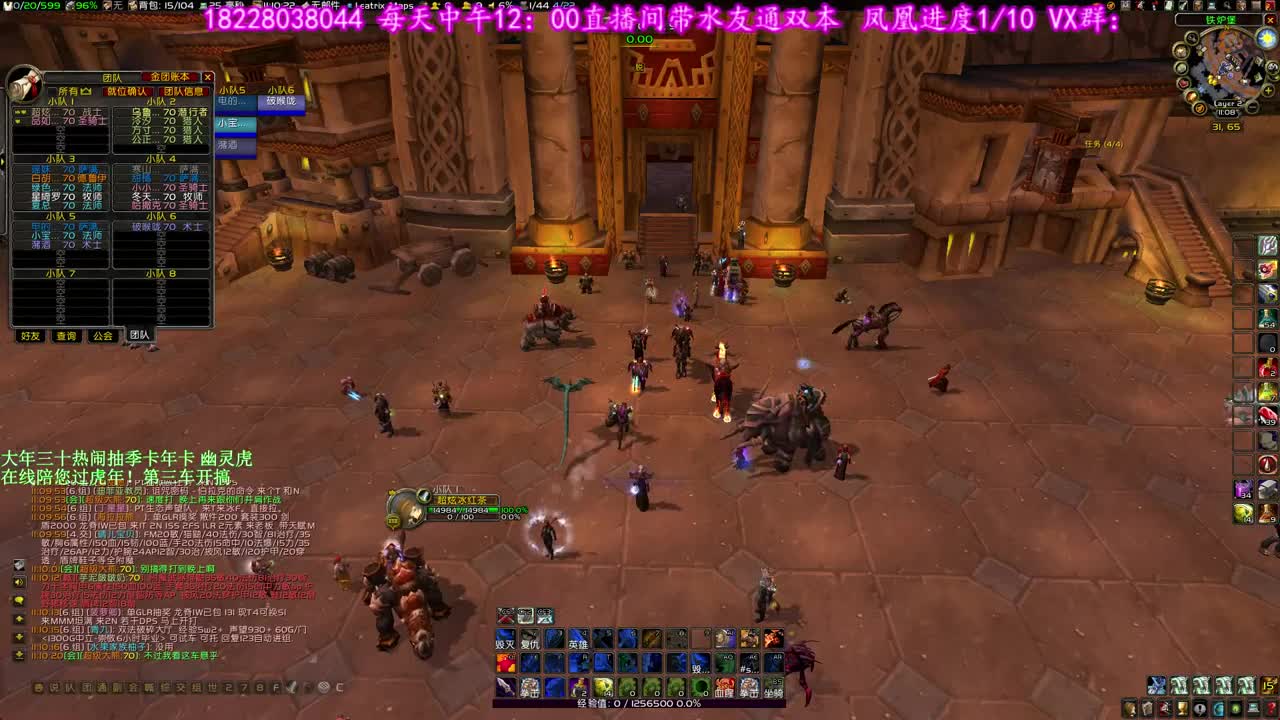Toggle the 所有 checkbox in the raid panel
This screenshot has height=720, width=1280.
53,90
